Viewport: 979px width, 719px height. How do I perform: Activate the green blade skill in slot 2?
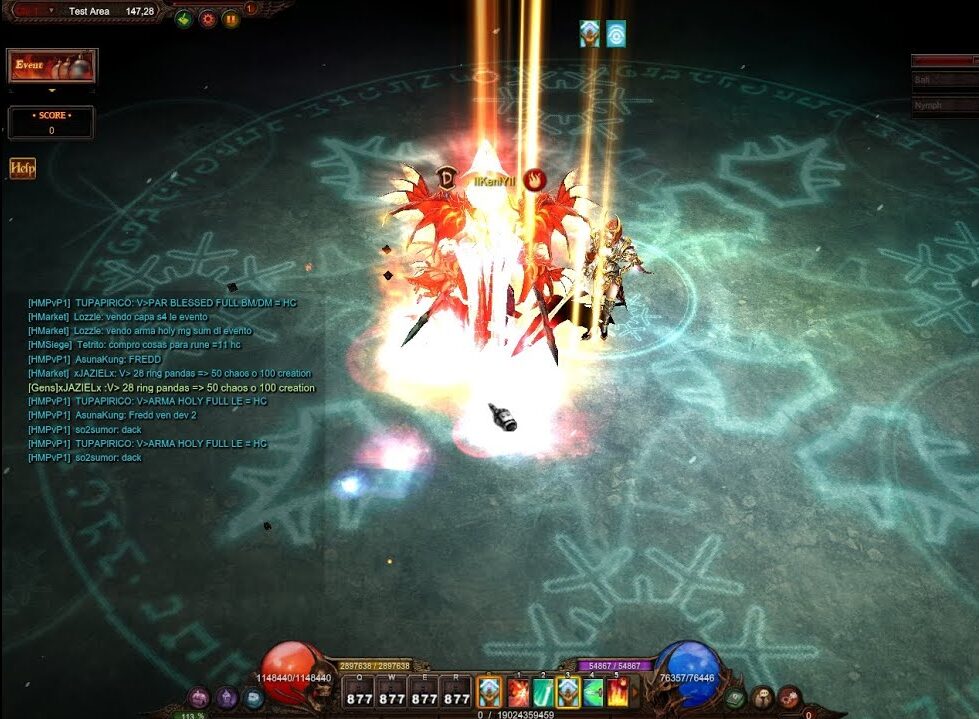pyautogui.click(x=543, y=692)
